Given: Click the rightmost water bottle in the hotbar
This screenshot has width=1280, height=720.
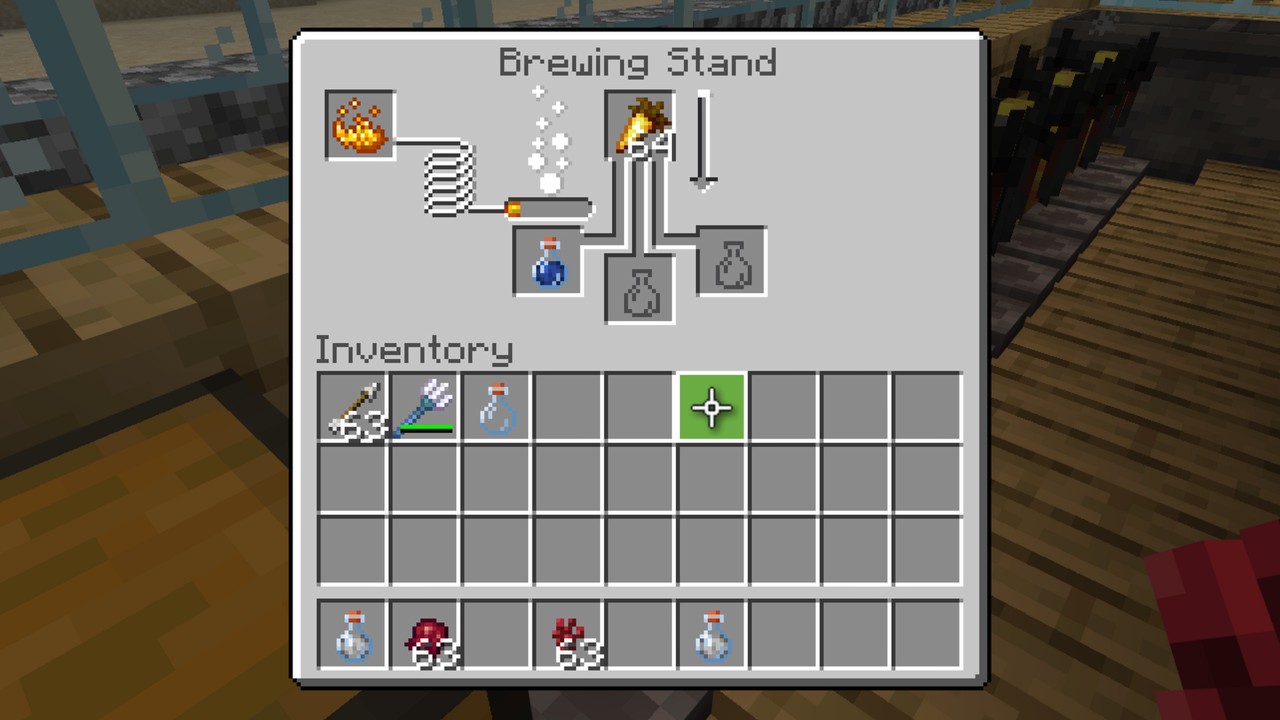Looking at the screenshot, I should (711, 633).
